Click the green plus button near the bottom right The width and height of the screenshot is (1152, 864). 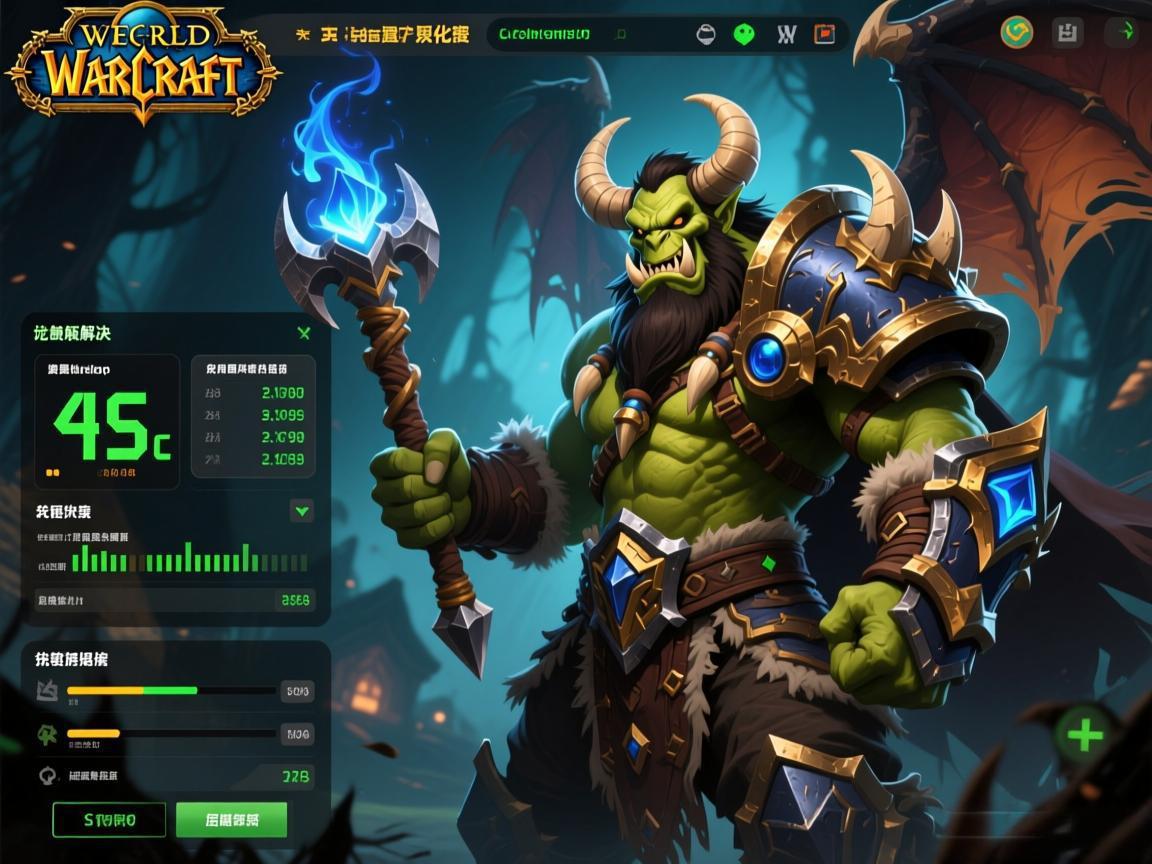tap(1085, 736)
